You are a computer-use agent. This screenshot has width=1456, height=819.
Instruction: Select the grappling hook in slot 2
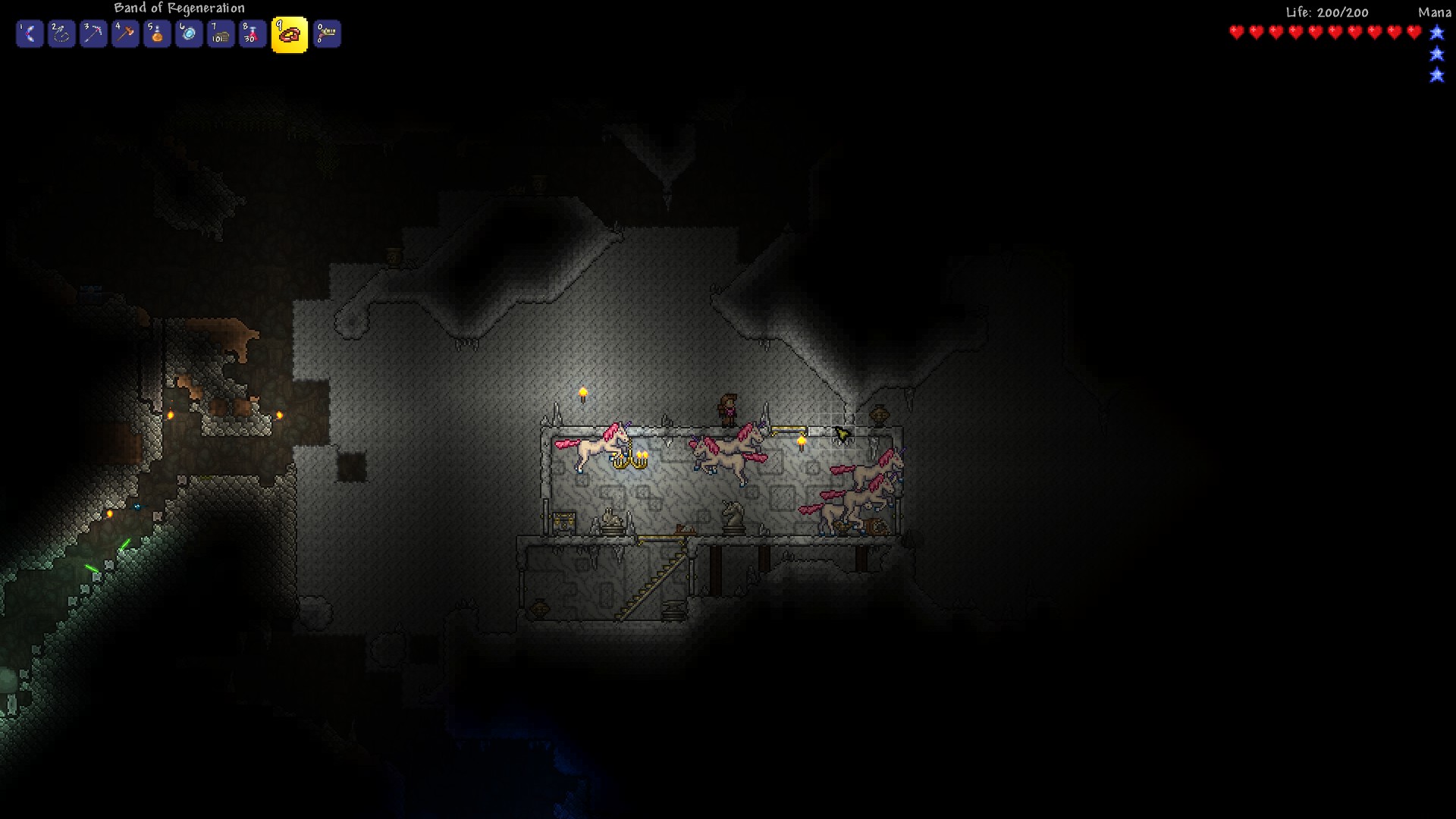pyautogui.click(x=61, y=33)
